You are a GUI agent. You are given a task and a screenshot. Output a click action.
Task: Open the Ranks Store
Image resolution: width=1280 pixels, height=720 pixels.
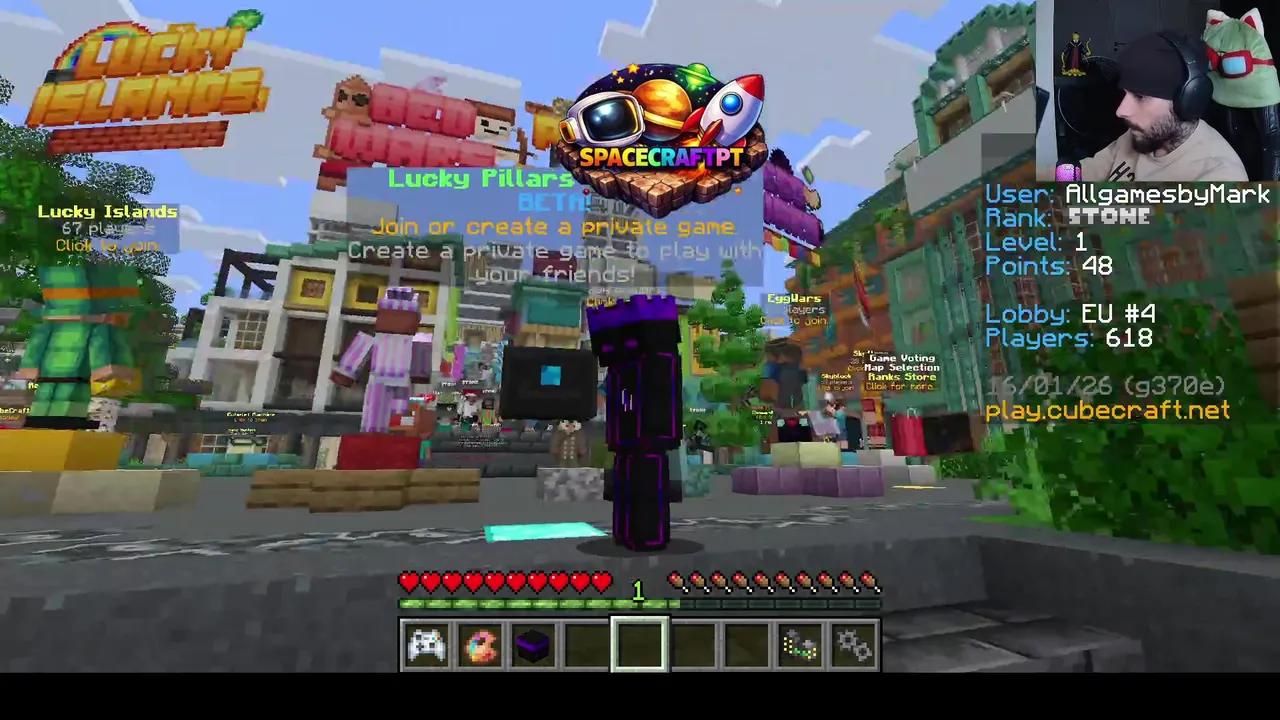[x=901, y=377]
